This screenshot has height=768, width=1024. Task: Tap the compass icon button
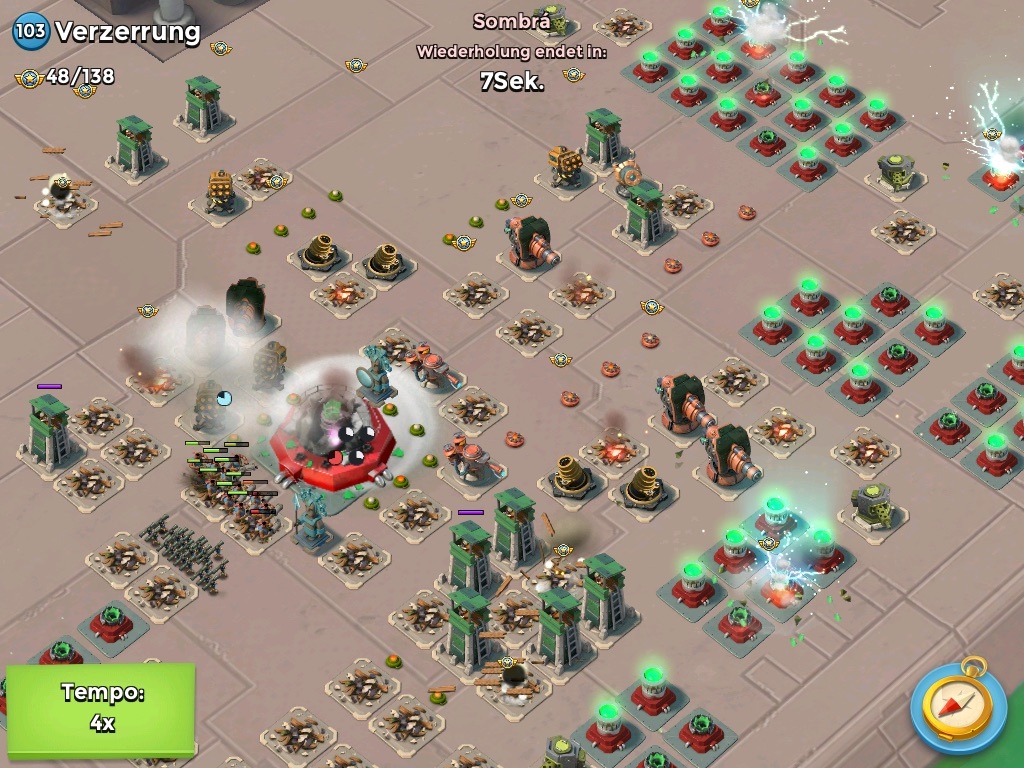coord(958,706)
